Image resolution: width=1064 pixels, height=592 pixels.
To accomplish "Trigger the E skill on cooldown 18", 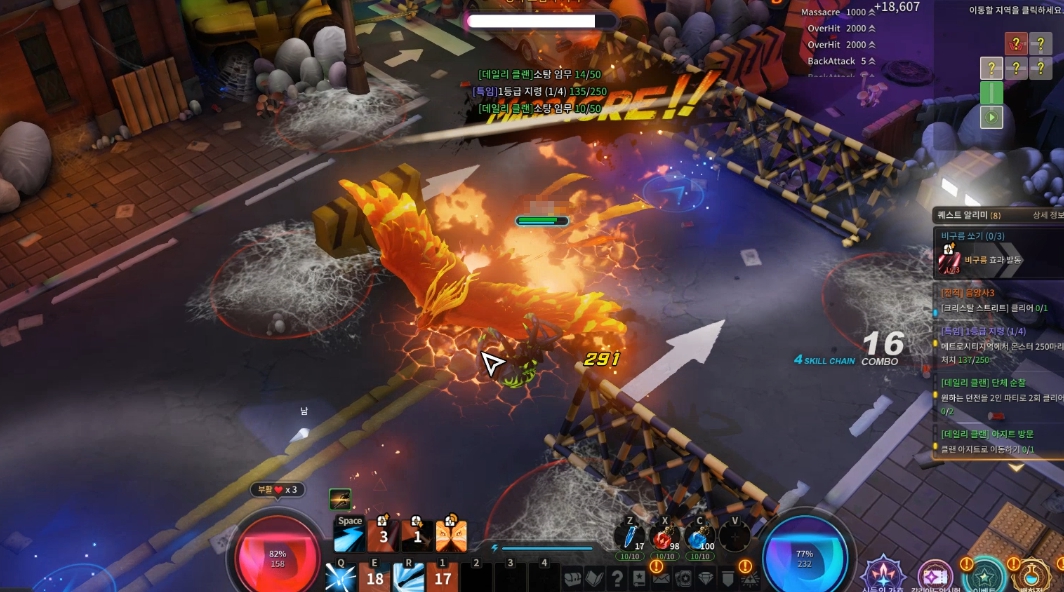I will pyautogui.click(x=375, y=576).
